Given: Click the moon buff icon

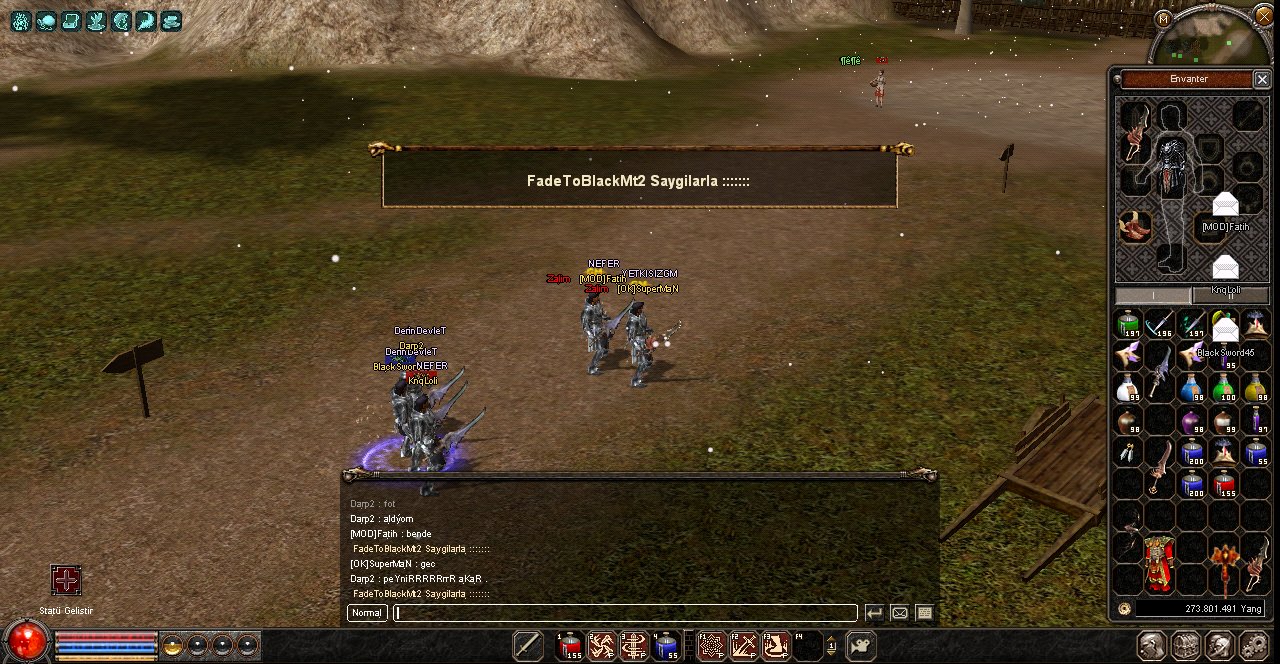Looking at the screenshot, I should click(146, 19).
